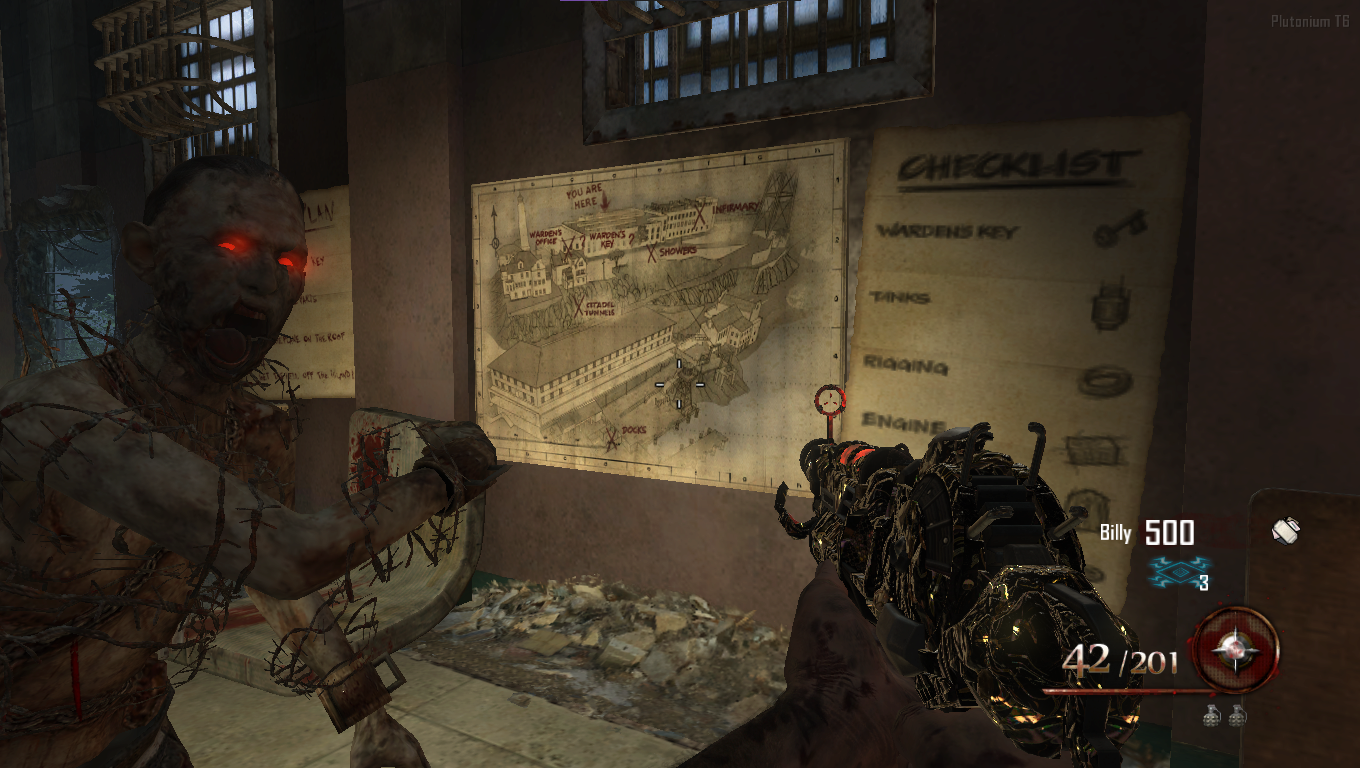1360x768 pixels.
Task: Click the blue Afterlife lives icon
Action: point(1177,571)
